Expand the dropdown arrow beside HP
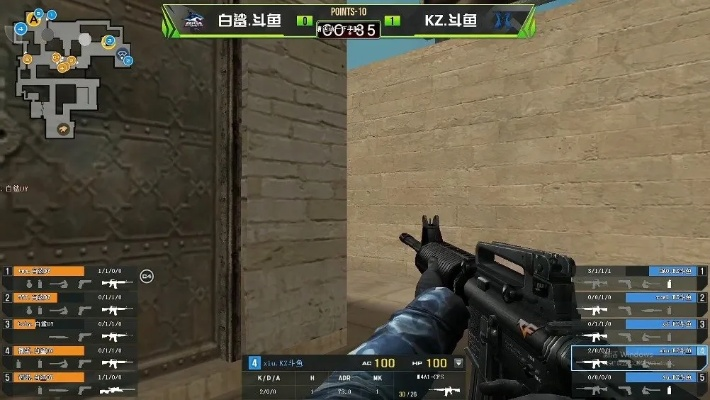Viewport: 710px width, 400px height. [x=459, y=363]
